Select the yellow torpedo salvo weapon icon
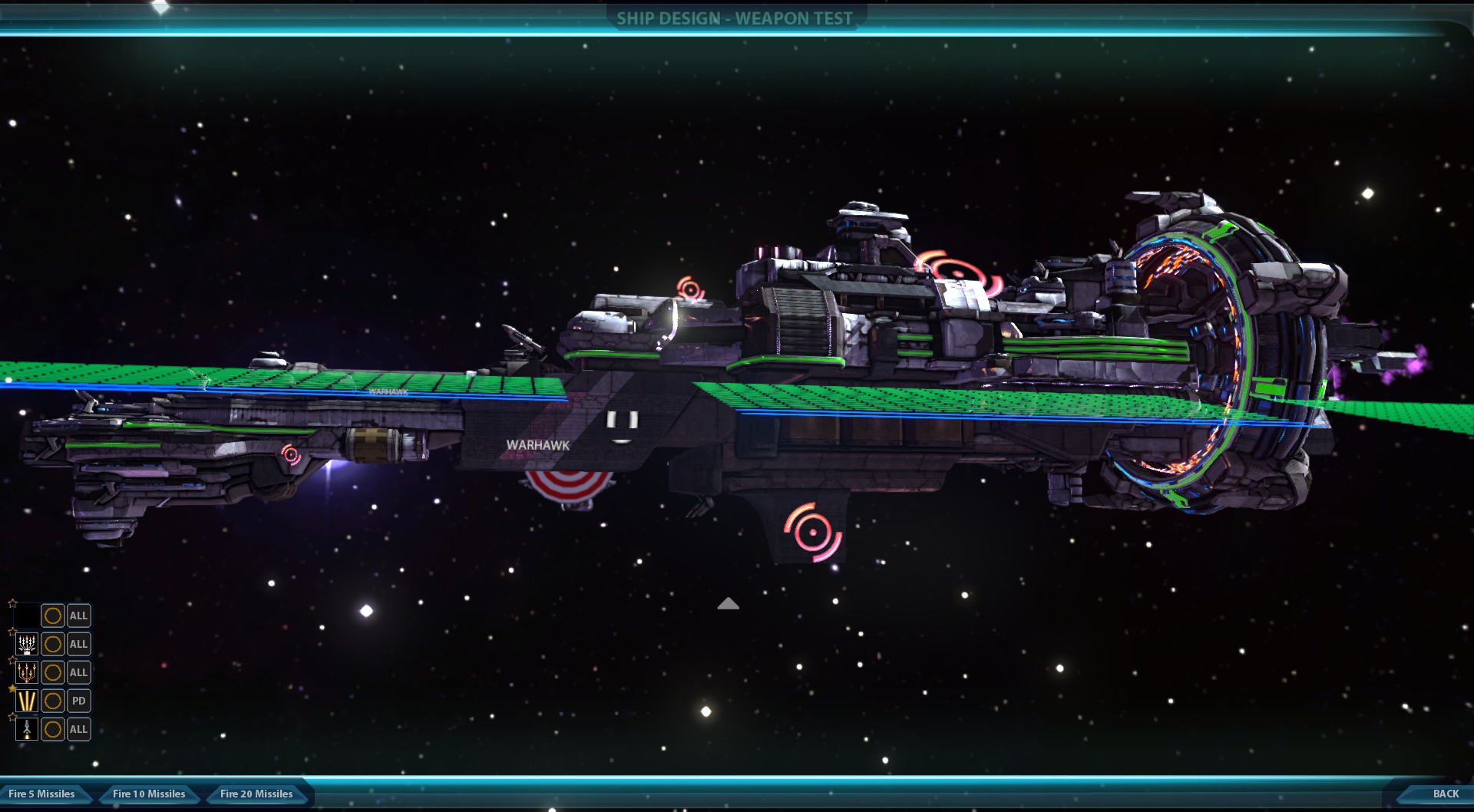The height and width of the screenshot is (812, 1474). coord(27,672)
